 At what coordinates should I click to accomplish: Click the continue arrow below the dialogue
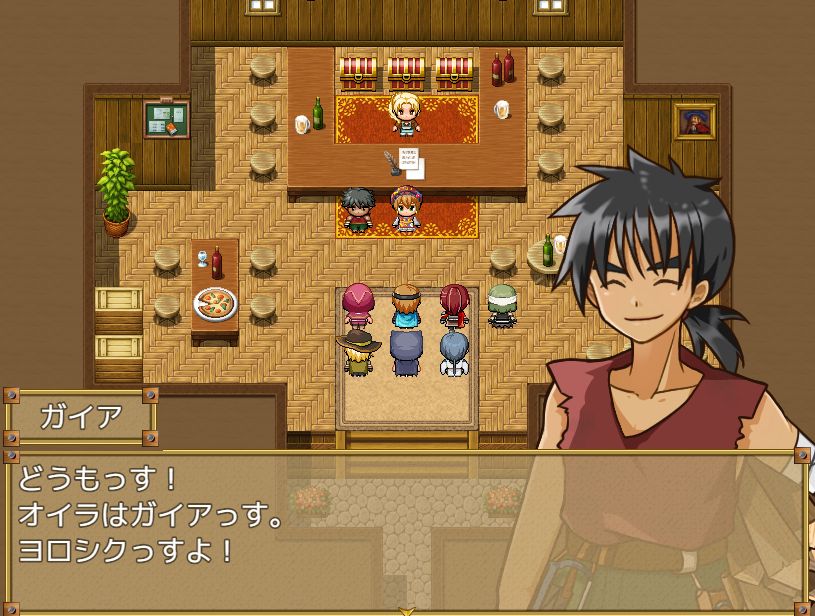407,610
